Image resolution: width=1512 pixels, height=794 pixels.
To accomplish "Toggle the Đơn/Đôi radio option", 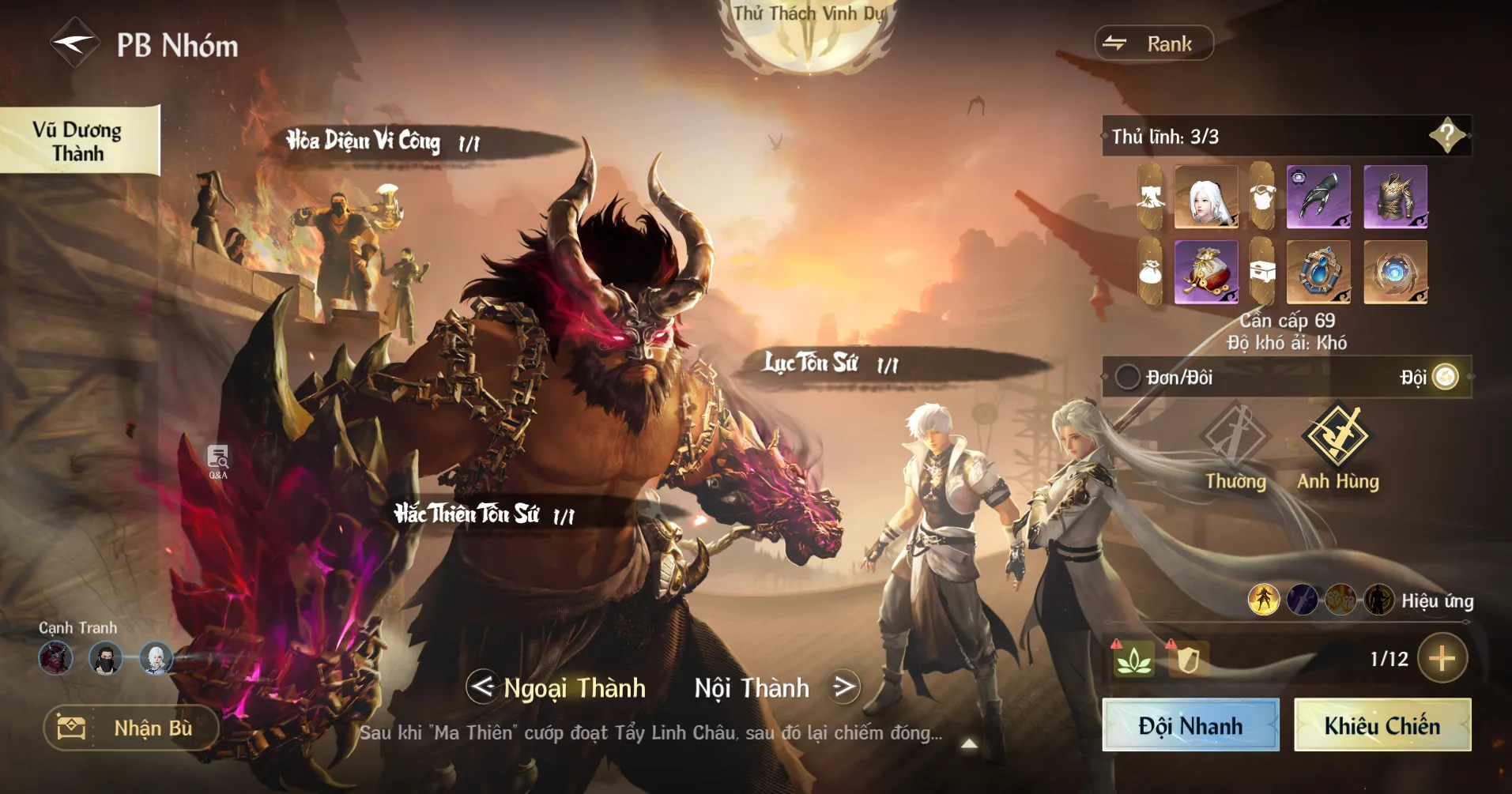I will (1127, 377).
